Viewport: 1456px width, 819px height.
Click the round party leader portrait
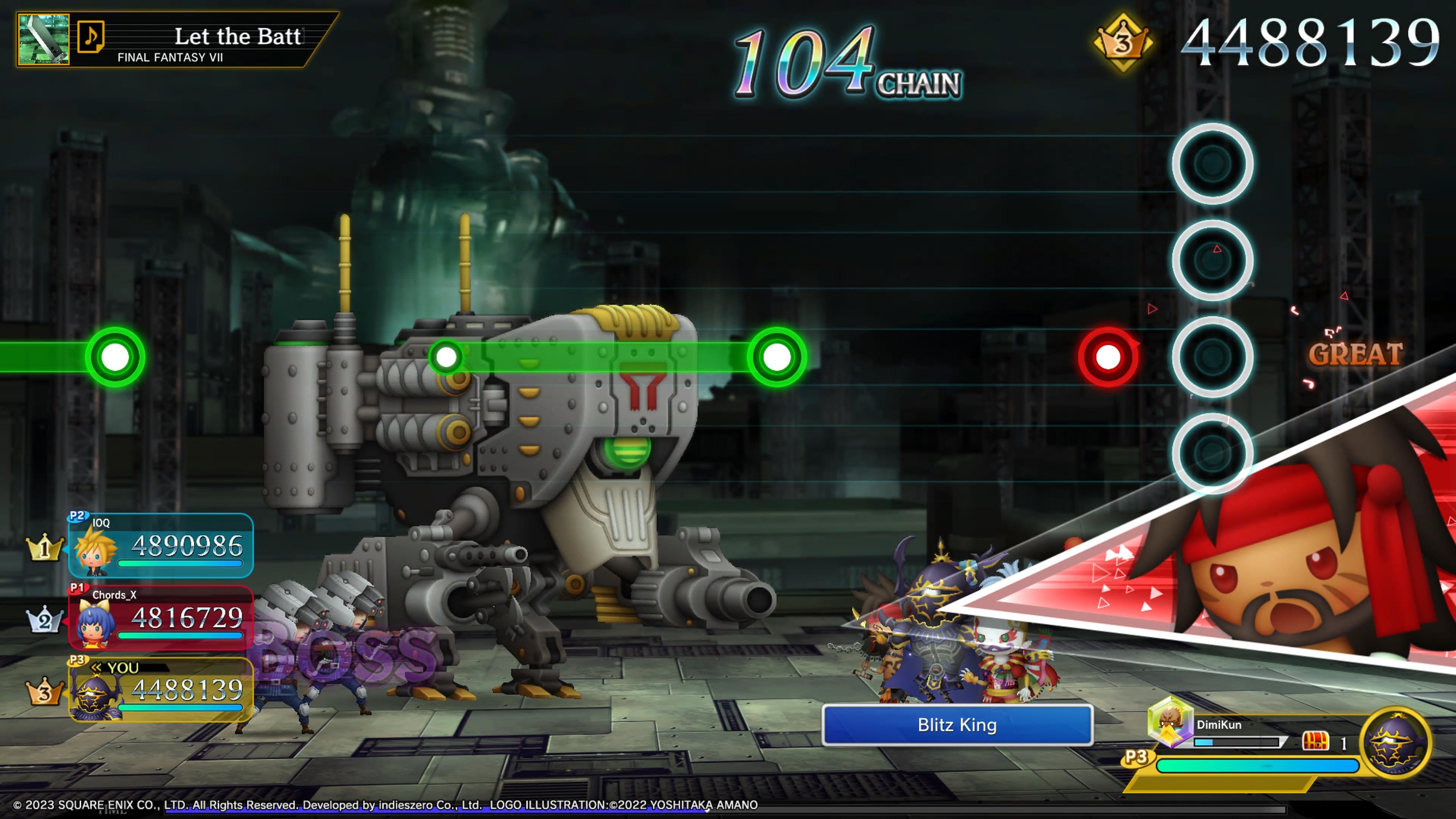(x=1395, y=743)
